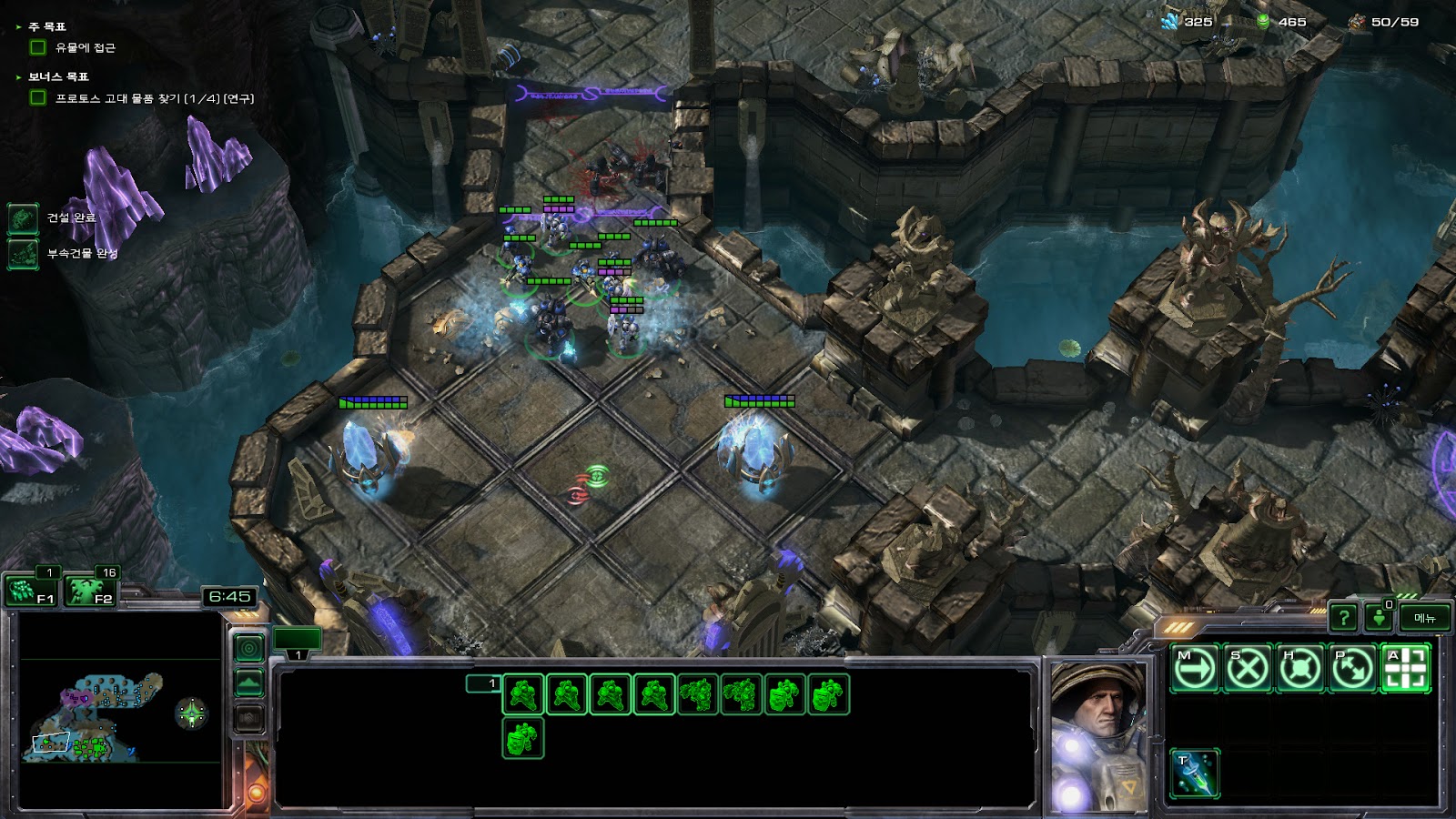Choose the Attack command
The image size is (1456, 819).
pyautogui.click(x=1406, y=669)
